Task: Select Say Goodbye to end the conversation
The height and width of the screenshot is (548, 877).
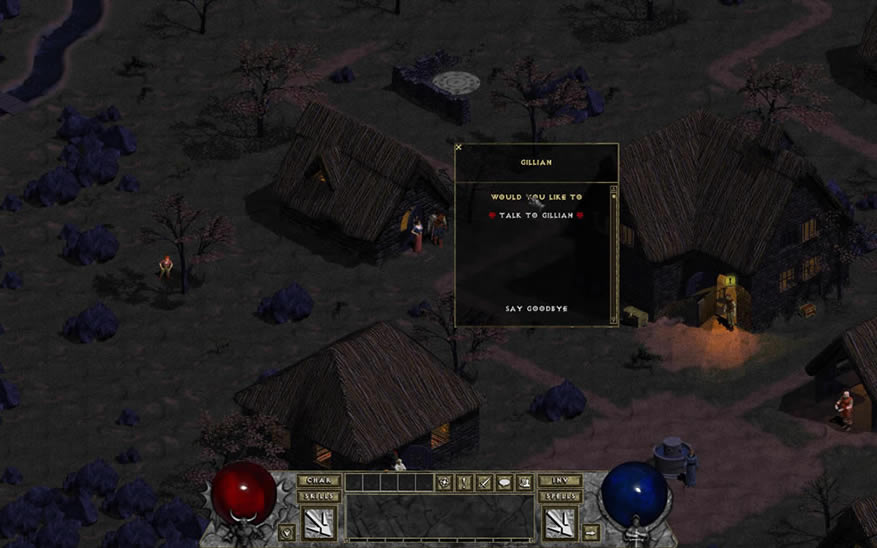Action: point(535,309)
